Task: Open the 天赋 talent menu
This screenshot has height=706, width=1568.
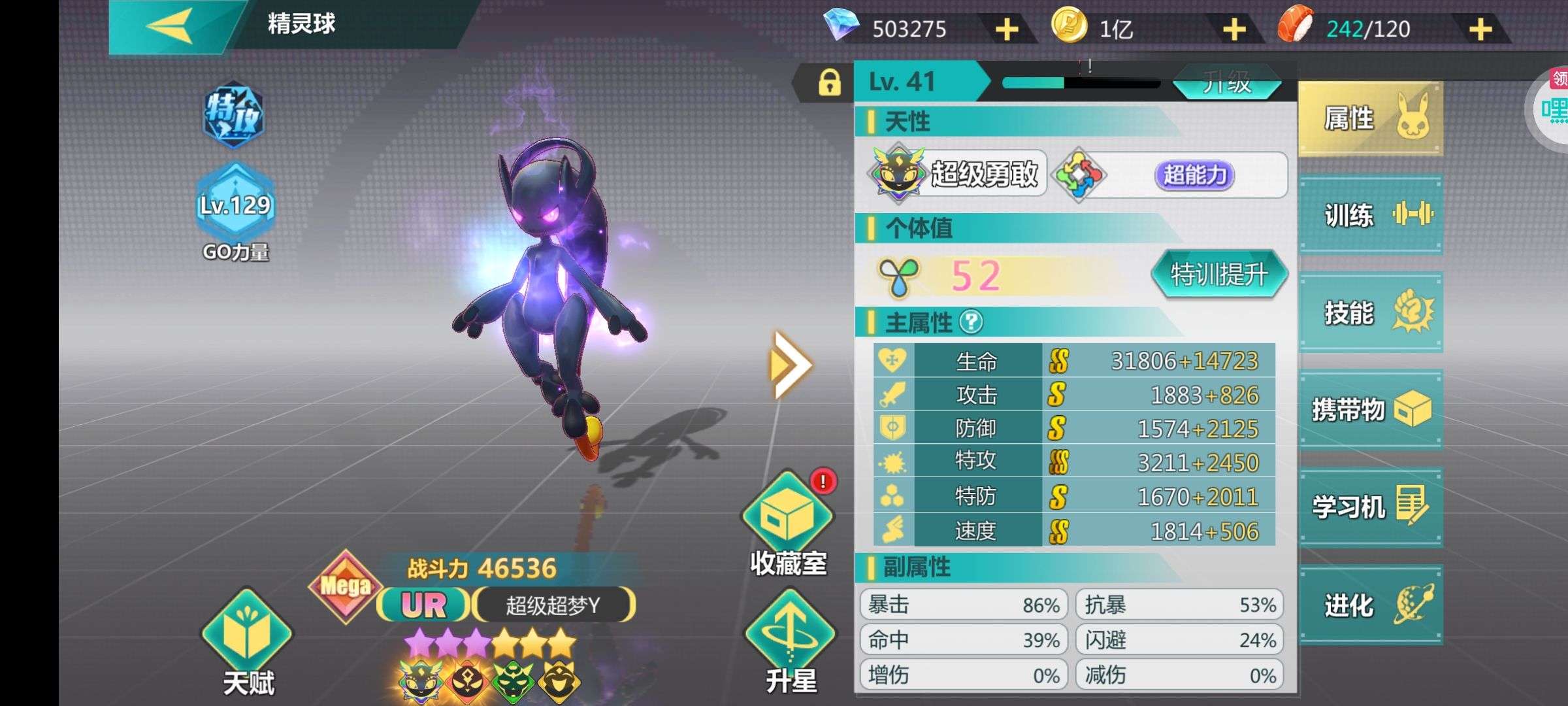Action: 248,641
